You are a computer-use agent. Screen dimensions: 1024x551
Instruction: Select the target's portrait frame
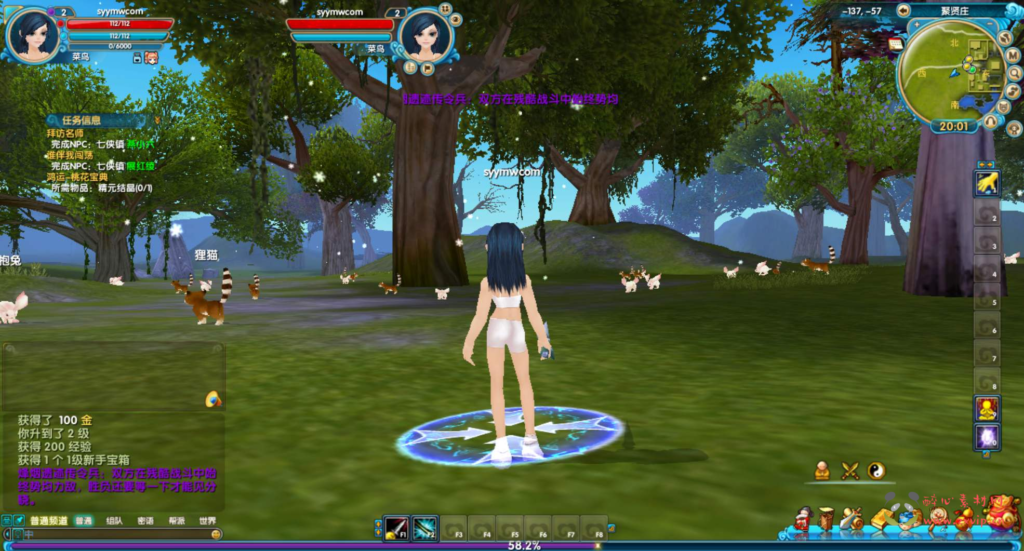[426, 35]
